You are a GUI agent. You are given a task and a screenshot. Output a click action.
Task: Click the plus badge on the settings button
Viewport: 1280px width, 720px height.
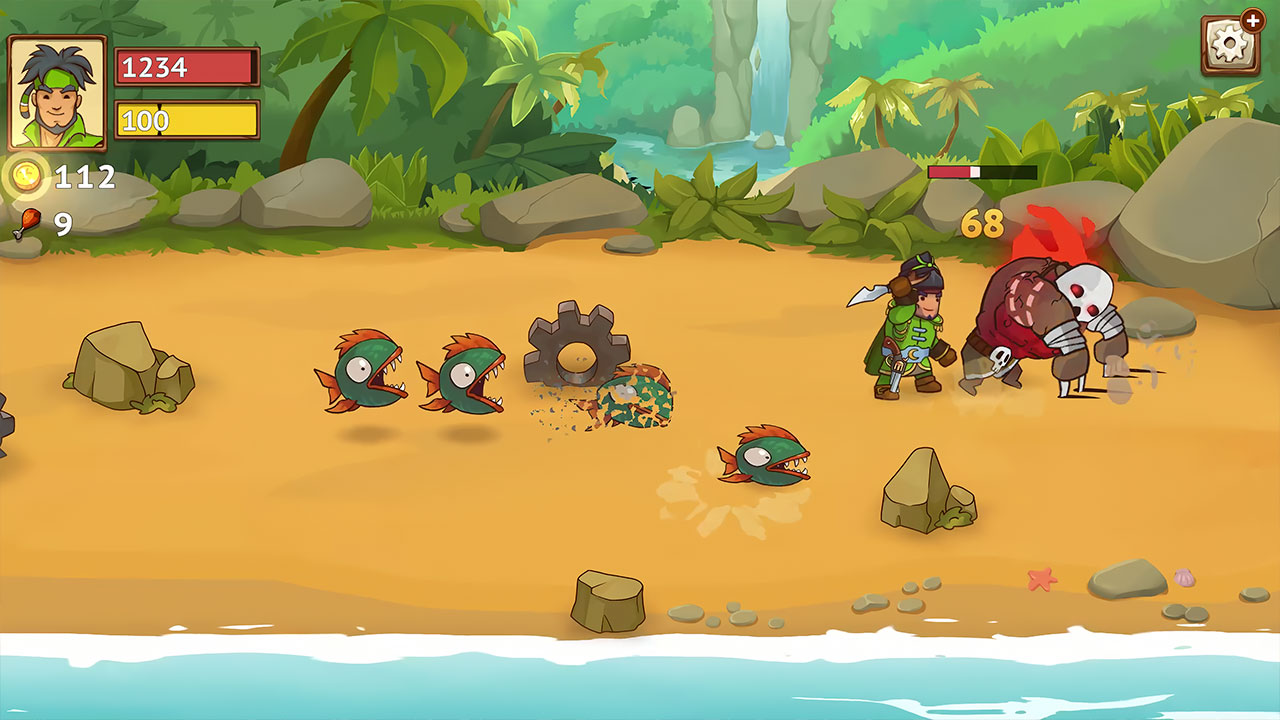coord(1254,18)
